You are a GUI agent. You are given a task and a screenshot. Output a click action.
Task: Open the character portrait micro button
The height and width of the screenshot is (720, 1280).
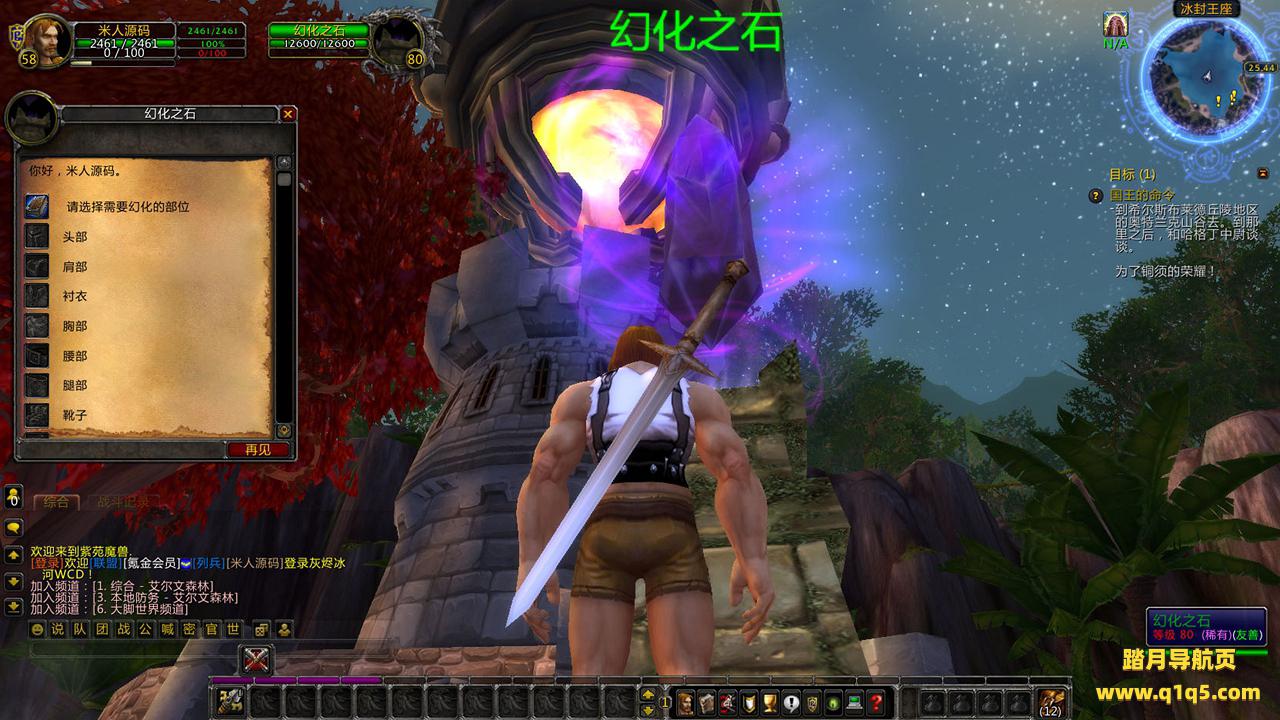tap(685, 702)
